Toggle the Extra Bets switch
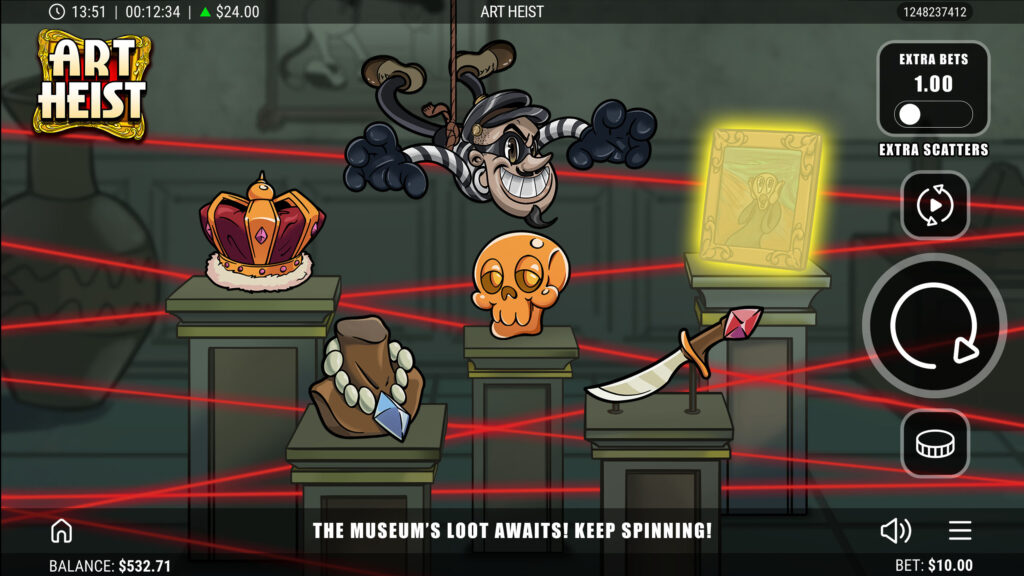The width and height of the screenshot is (1024, 576). (933, 114)
